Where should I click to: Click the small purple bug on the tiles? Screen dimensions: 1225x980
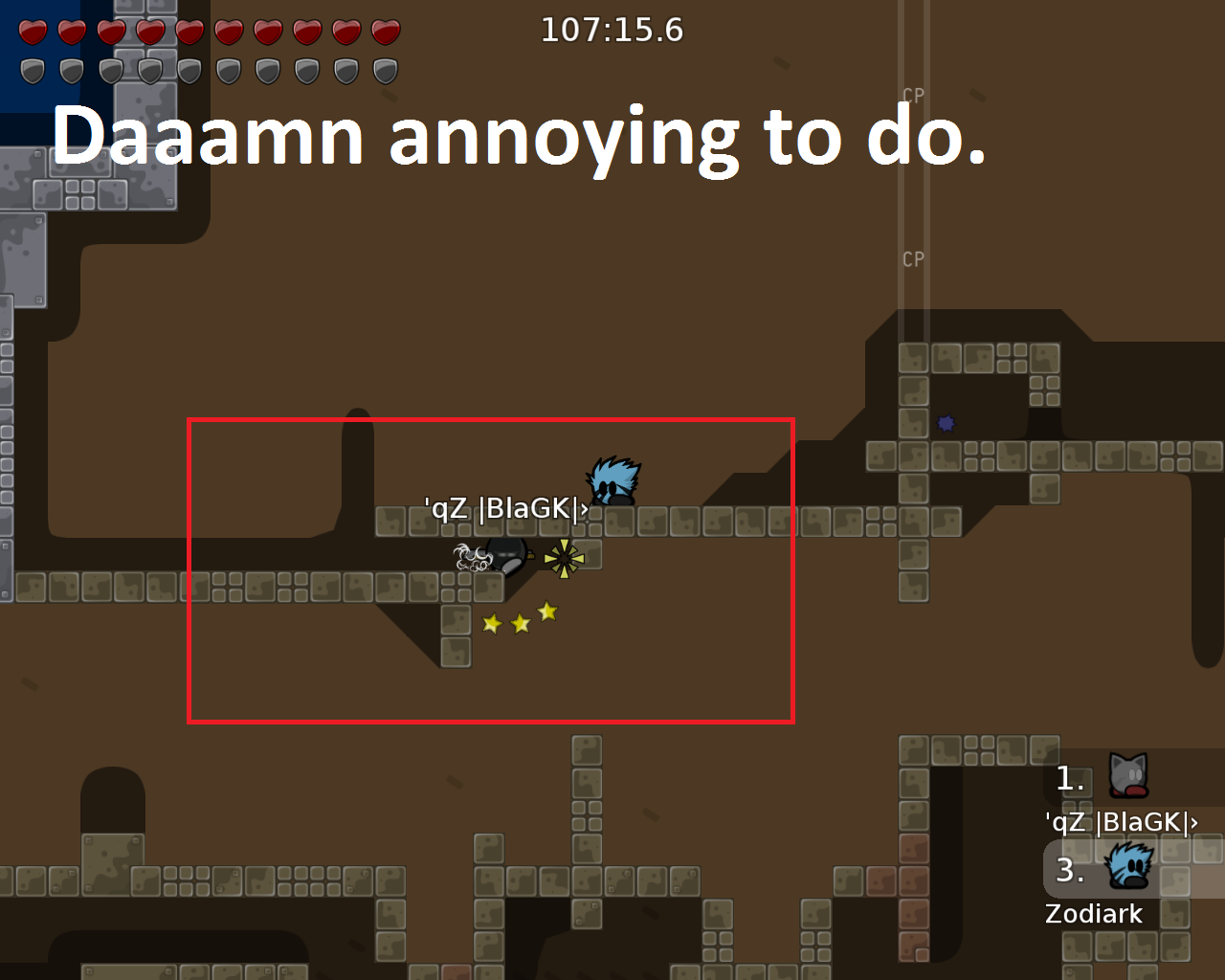click(947, 422)
